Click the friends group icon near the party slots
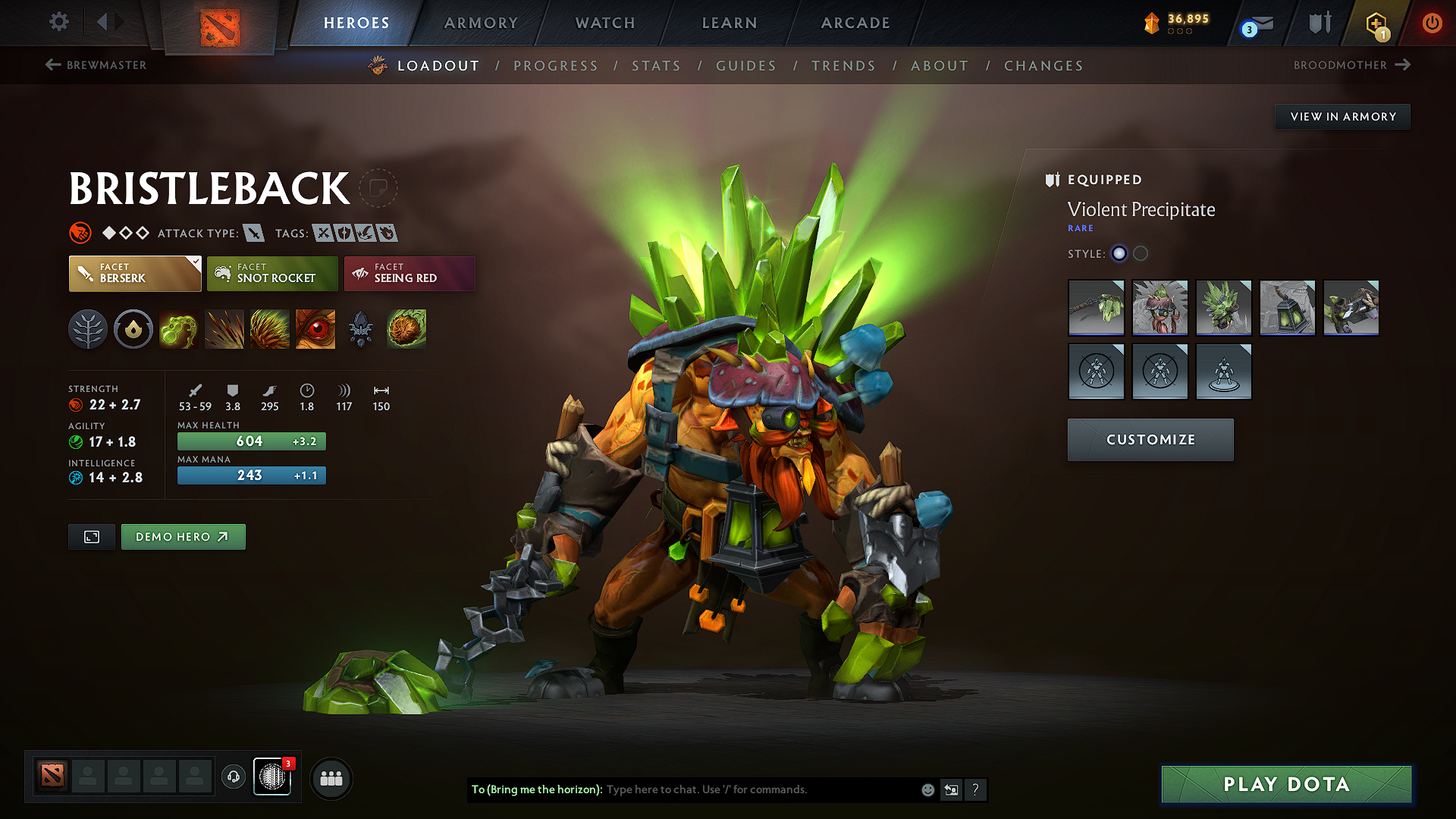1456x819 pixels. [x=331, y=778]
